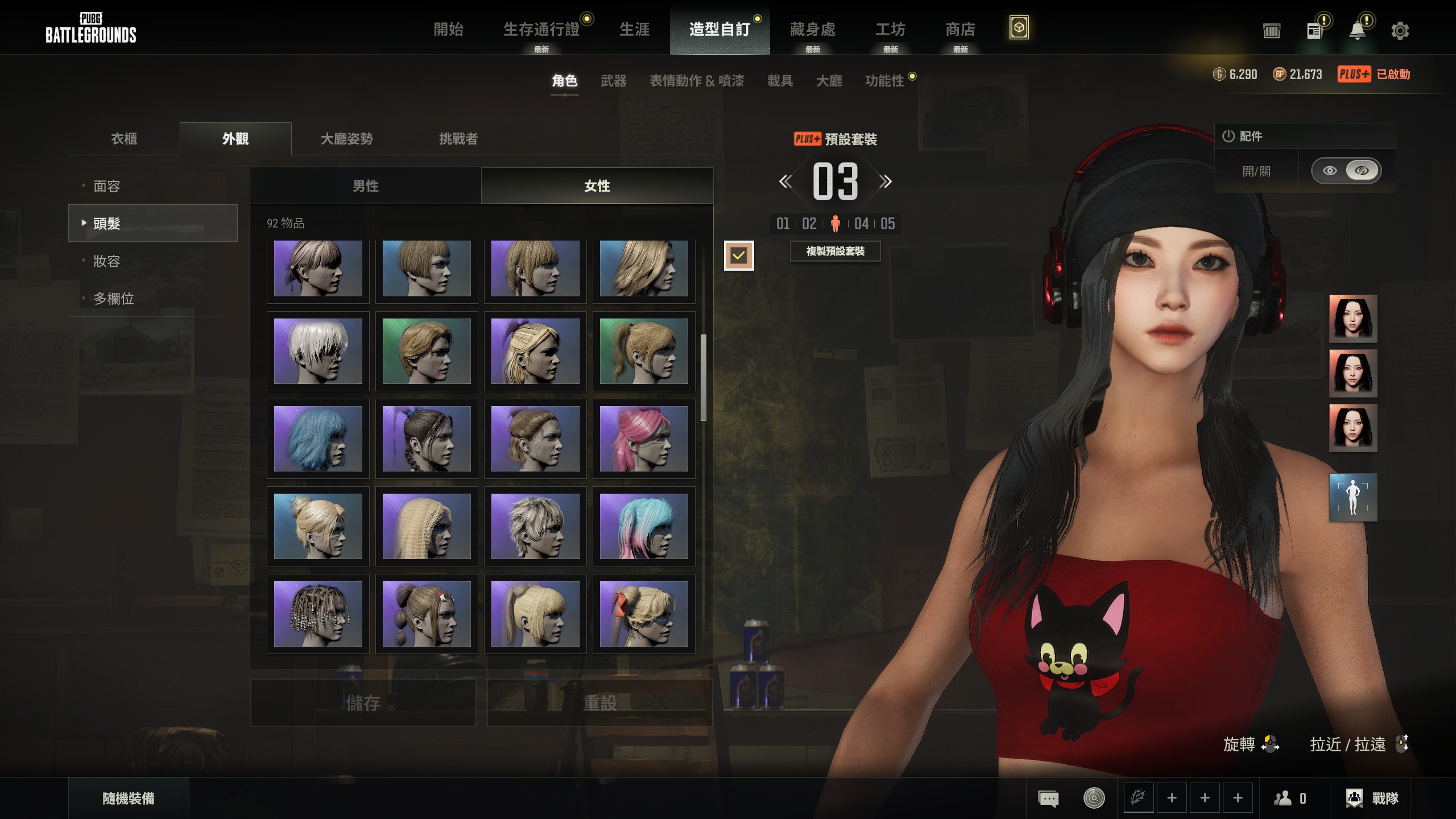
Task: Go to the next preset with right arrow
Action: 885,182
